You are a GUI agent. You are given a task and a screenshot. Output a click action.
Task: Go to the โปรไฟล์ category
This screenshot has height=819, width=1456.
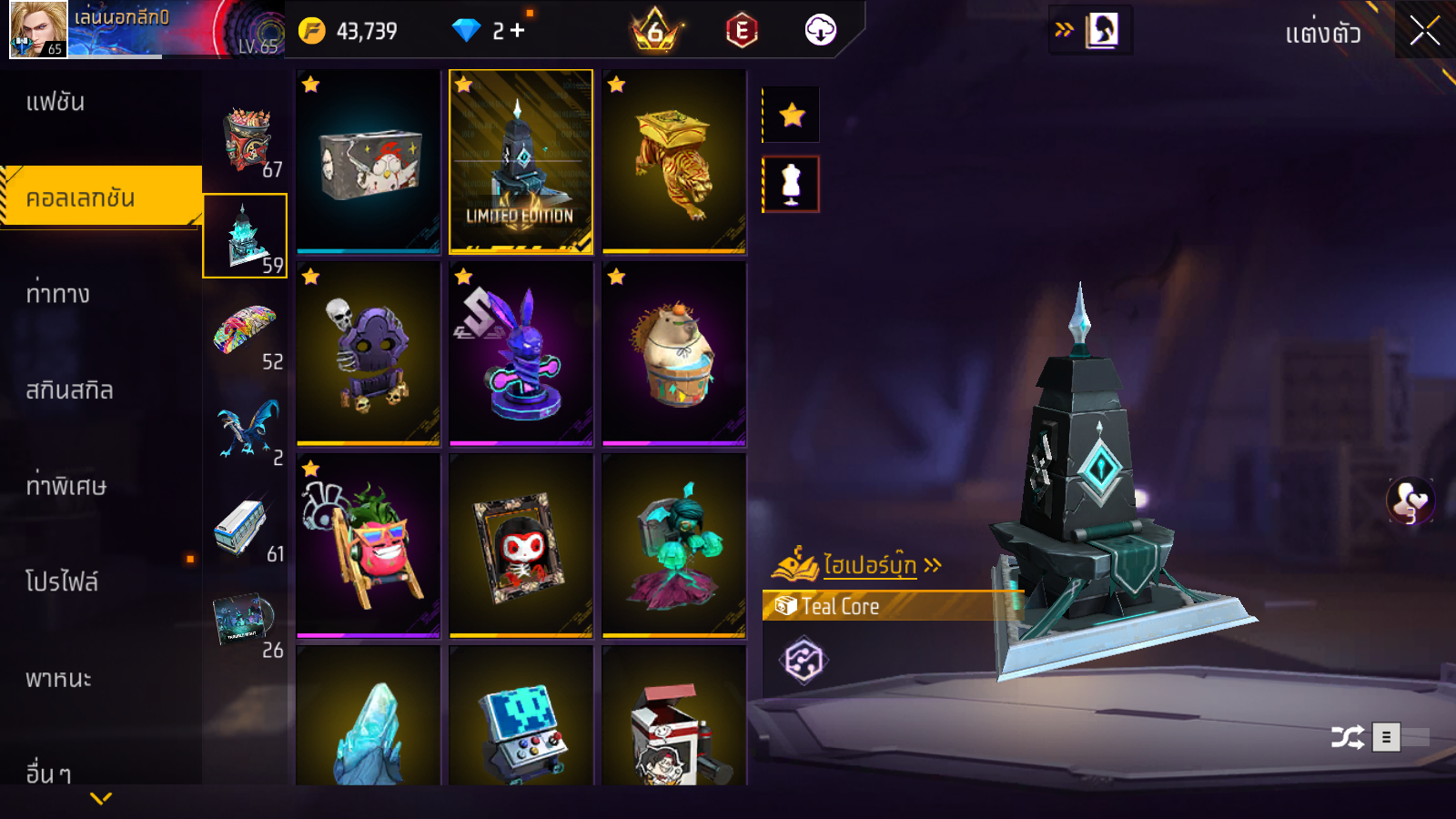tap(62, 581)
